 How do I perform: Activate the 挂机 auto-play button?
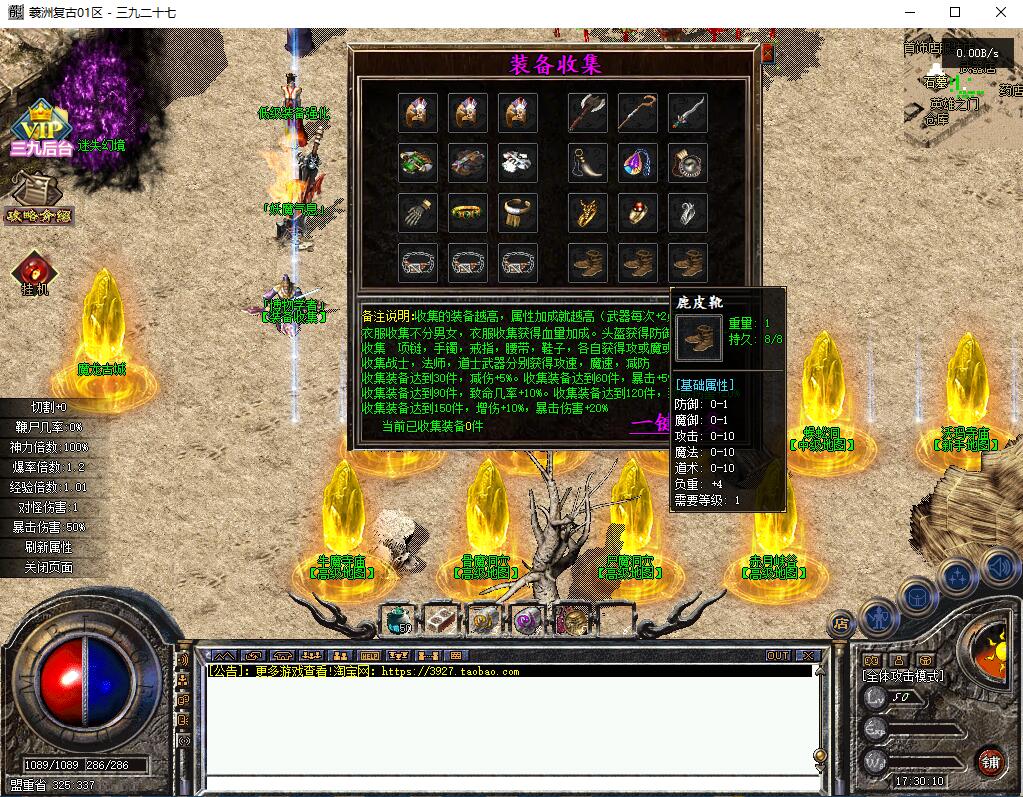pos(35,273)
